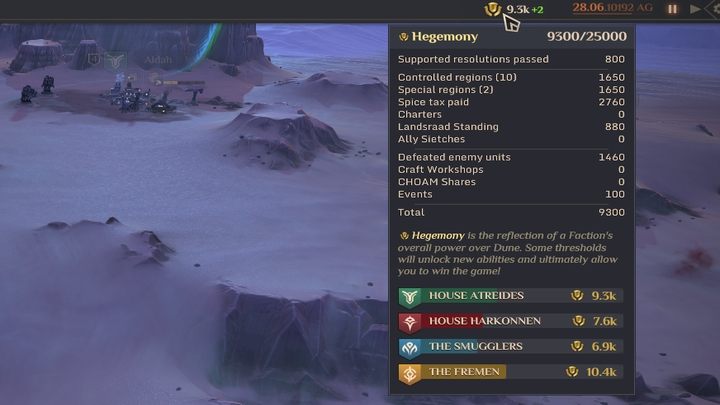This screenshot has width=720, height=405.
Task: Pause the game with the pause button
Action: point(673,9)
